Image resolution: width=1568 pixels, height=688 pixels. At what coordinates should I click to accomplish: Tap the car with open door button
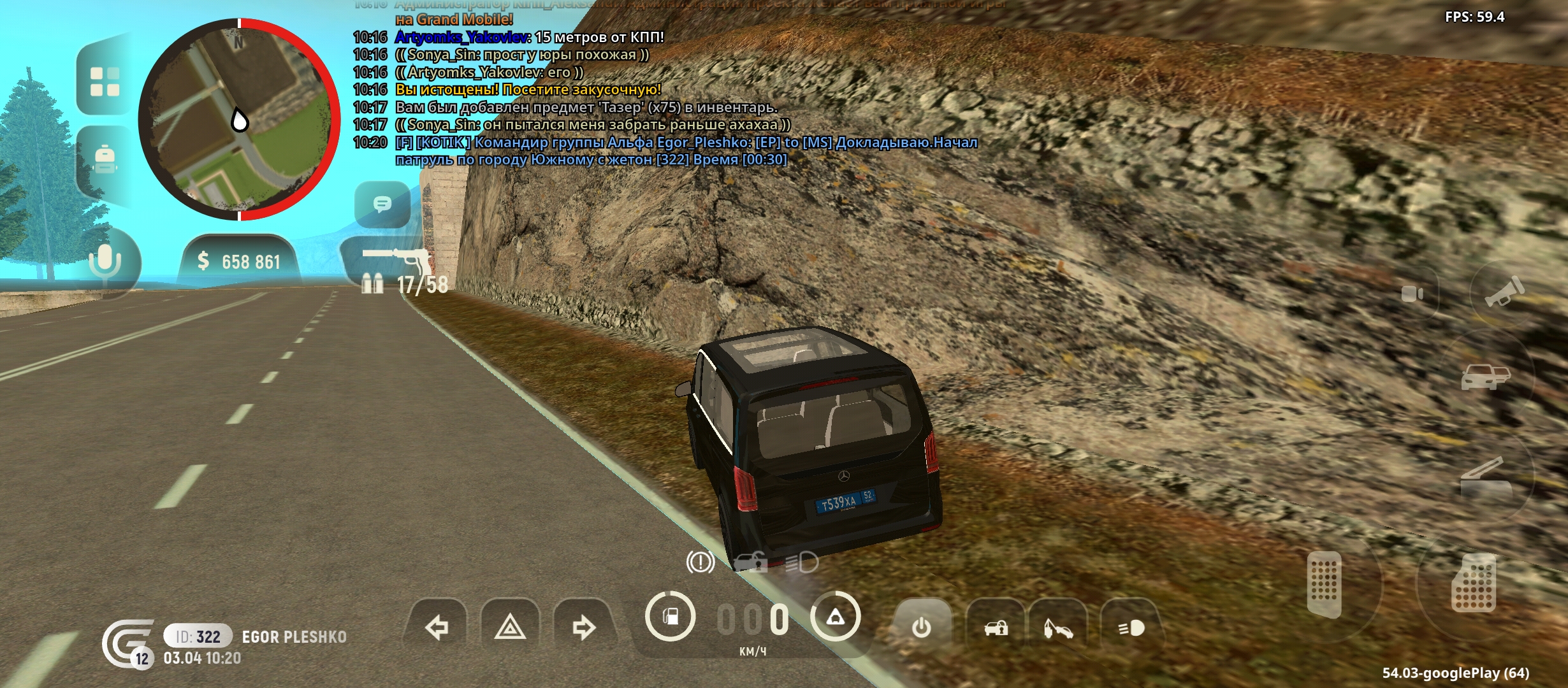pos(1485,377)
